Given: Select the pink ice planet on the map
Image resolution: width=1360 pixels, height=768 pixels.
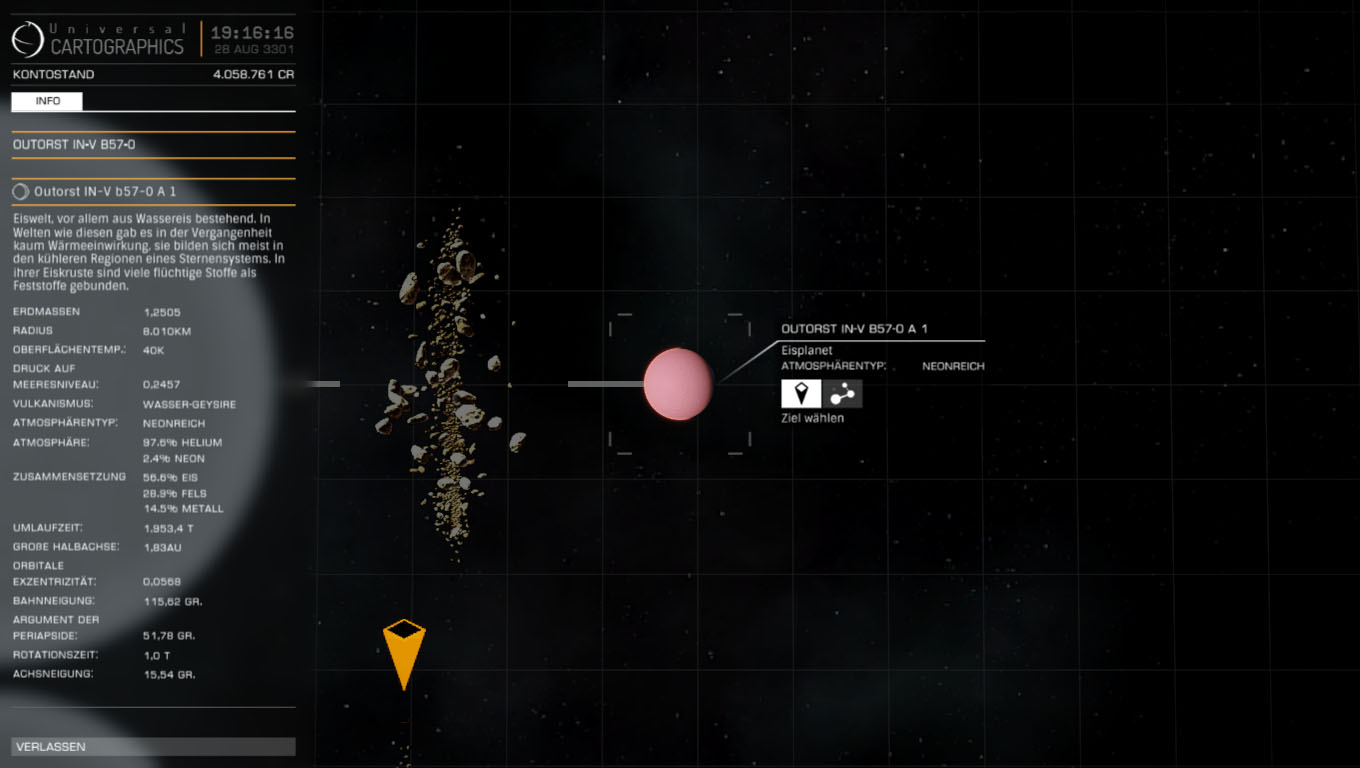Looking at the screenshot, I should point(678,384).
